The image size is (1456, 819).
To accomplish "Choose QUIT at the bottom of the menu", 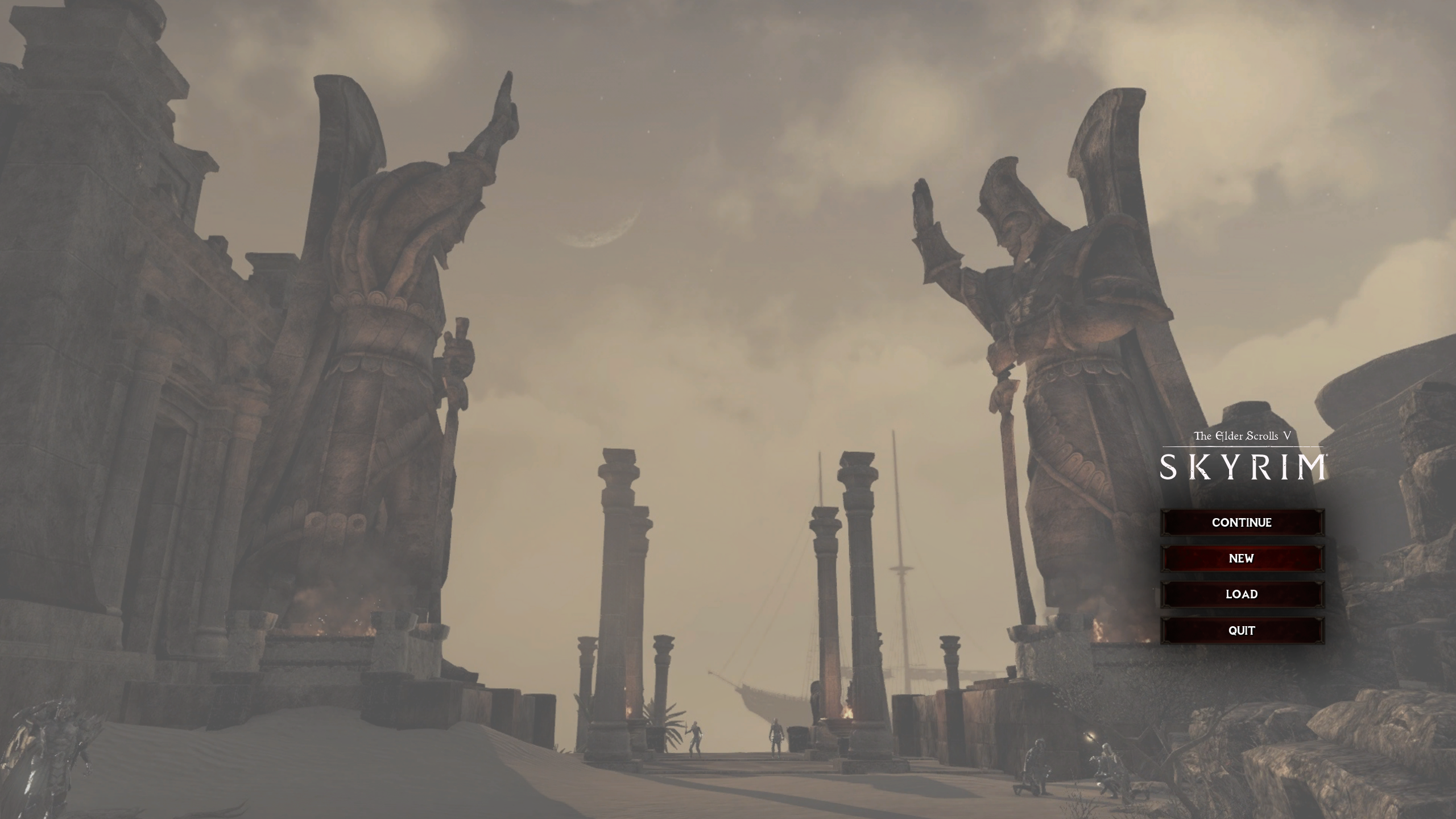I will tap(1243, 630).
